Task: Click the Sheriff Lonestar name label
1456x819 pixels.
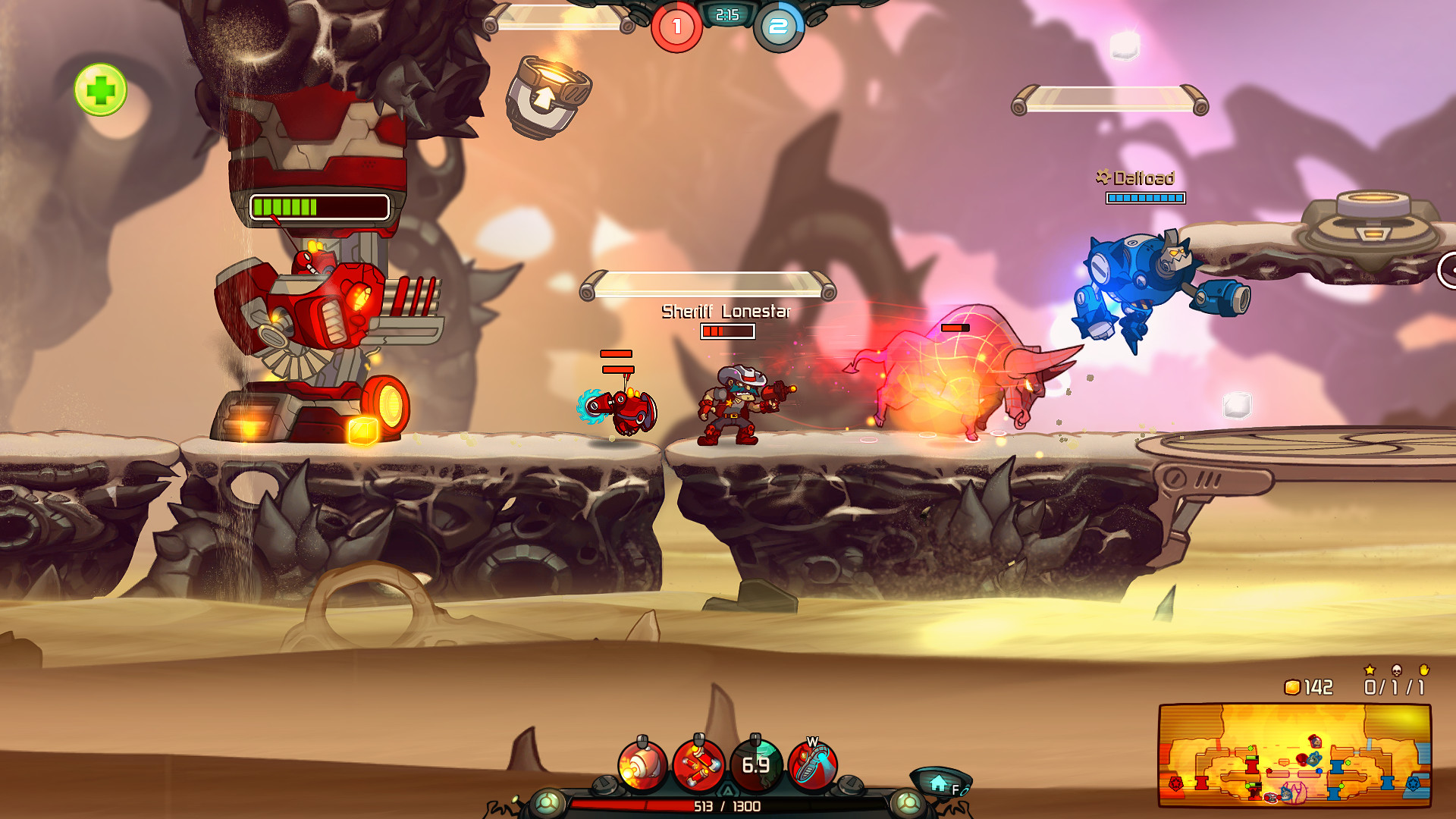Action: pyautogui.click(x=726, y=311)
